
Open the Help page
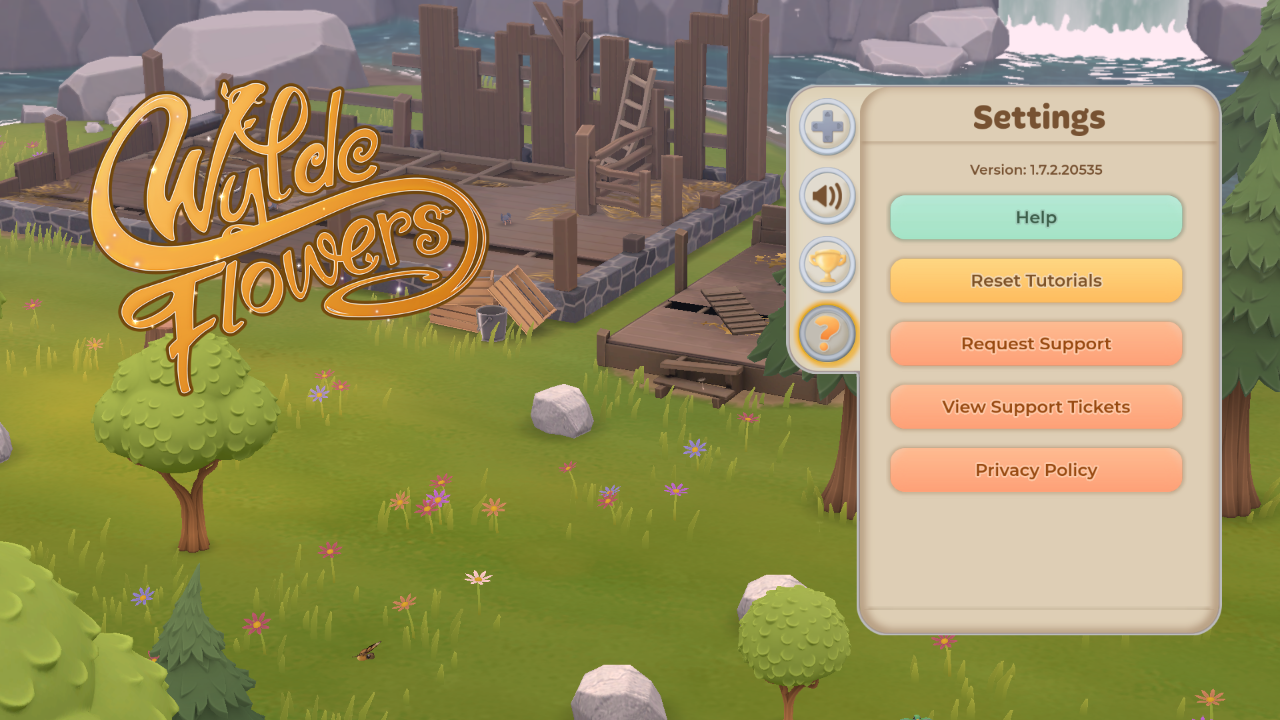(x=1036, y=217)
